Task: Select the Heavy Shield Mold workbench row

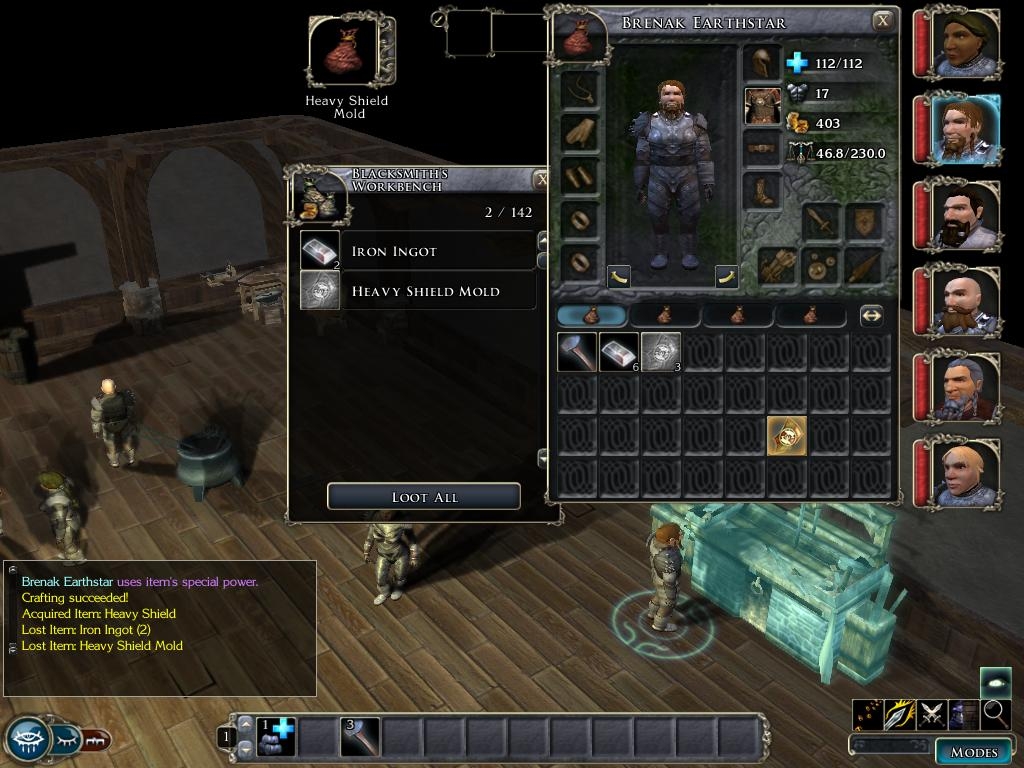Action: [x=418, y=291]
